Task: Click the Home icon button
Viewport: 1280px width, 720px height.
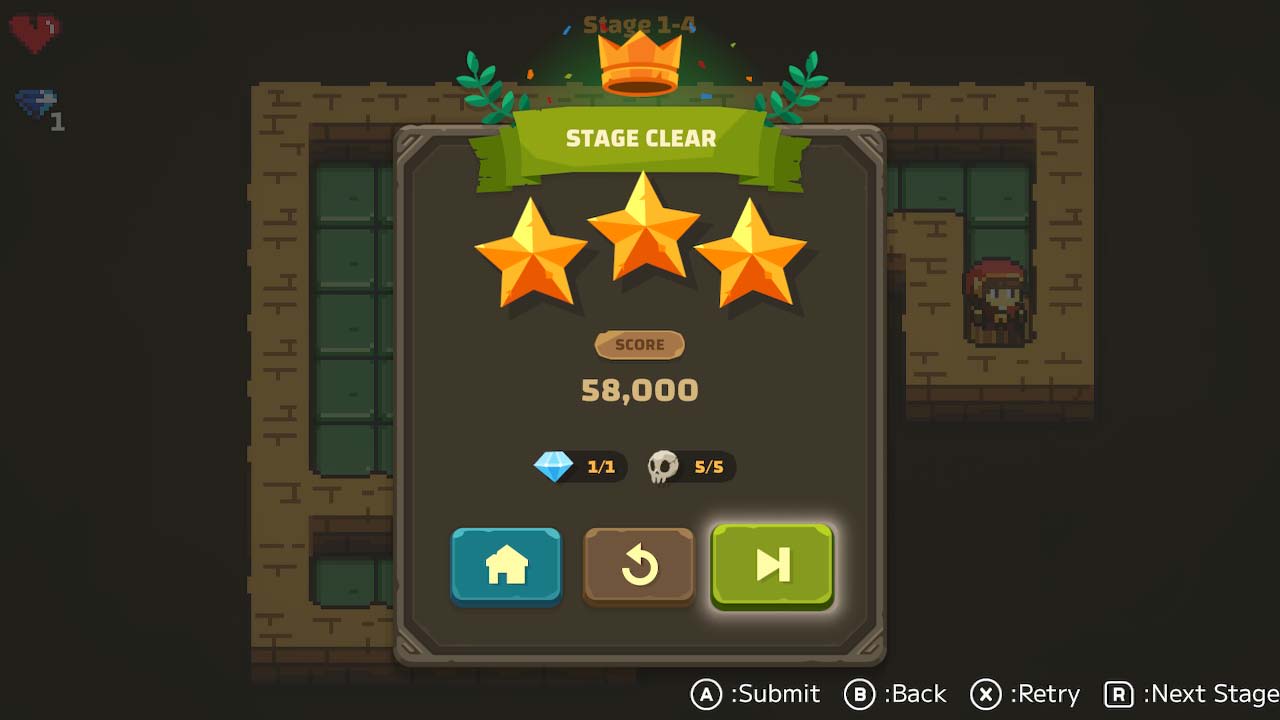Action: [506, 565]
